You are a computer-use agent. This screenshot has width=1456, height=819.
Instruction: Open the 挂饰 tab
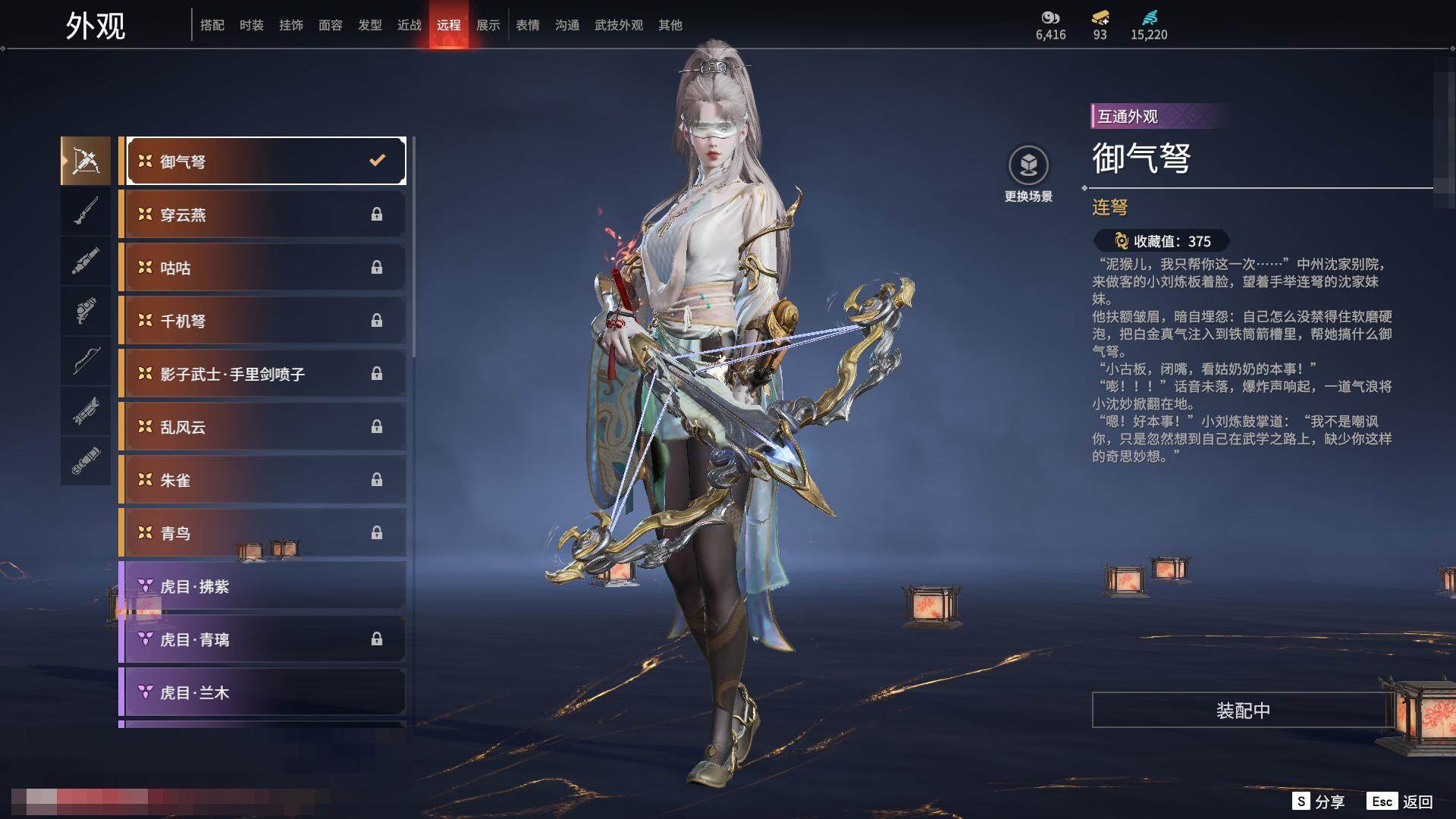pyautogui.click(x=290, y=25)
